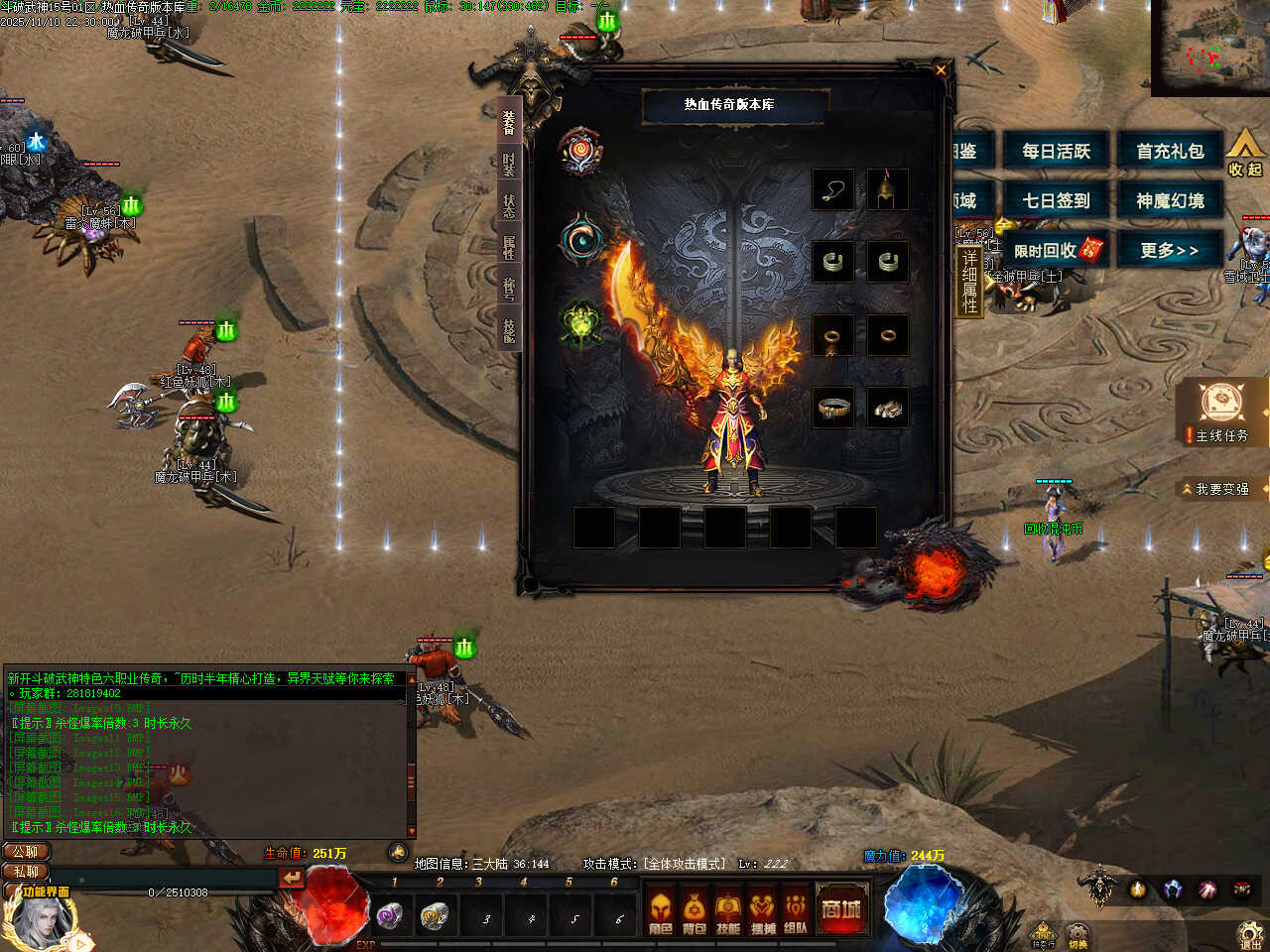Collapse the top menu with 收起
Screen dimensions: 1270x952
[x=1244, y=156]
